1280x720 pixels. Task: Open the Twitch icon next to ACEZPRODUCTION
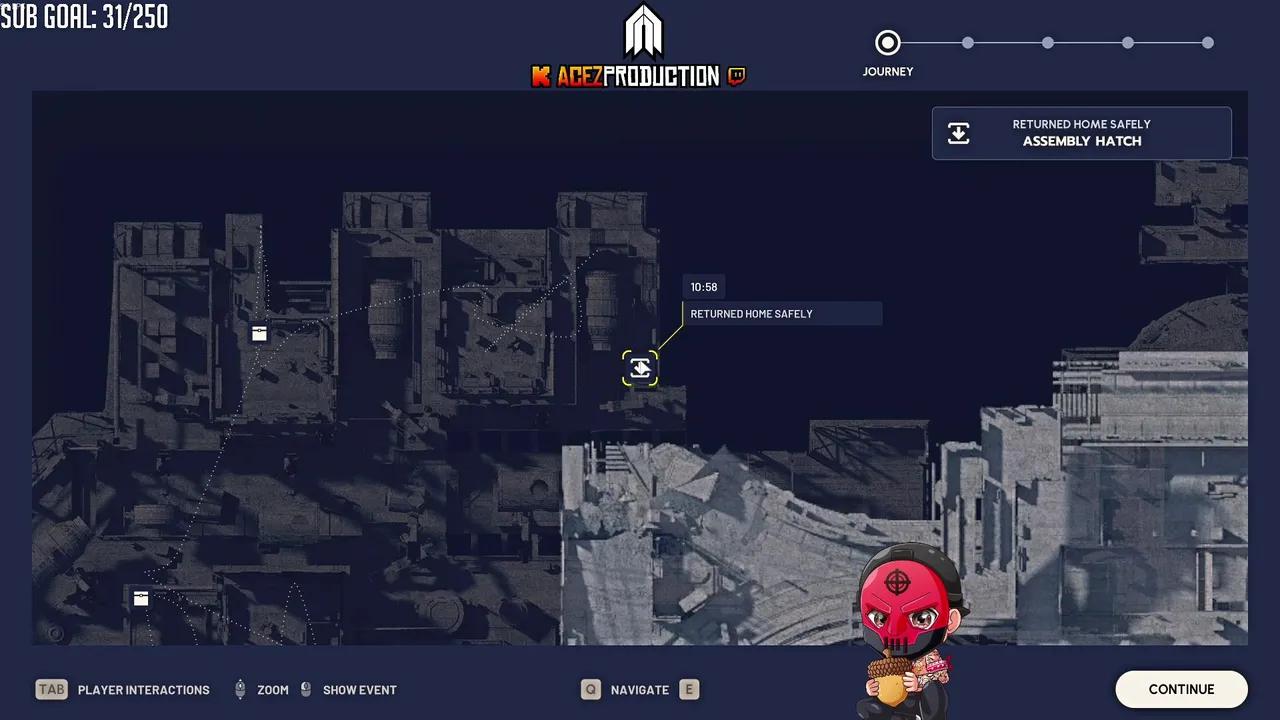point(737,76)
